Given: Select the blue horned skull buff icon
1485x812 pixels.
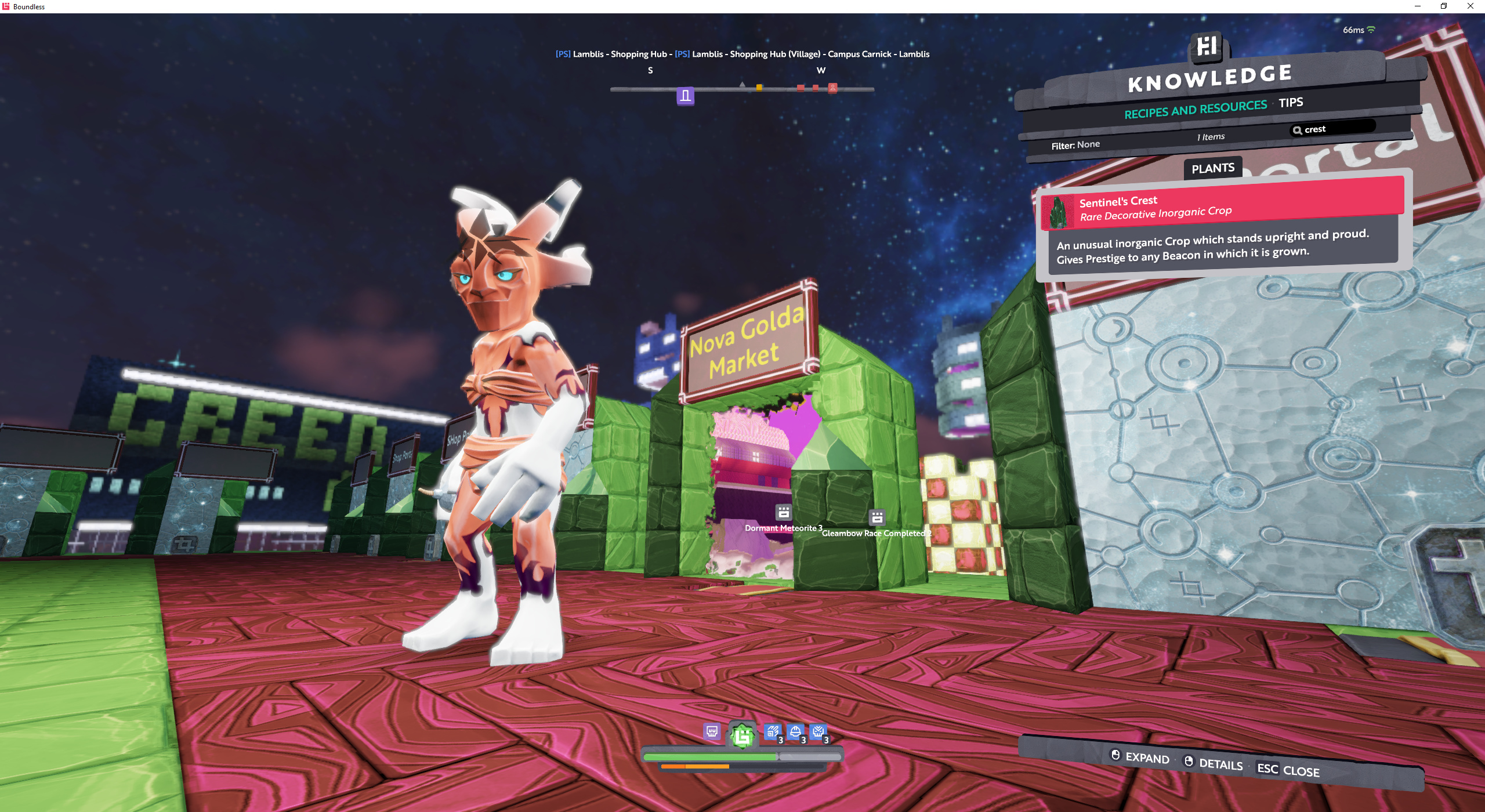Looking at the screenshot, I should click(818, 733).
